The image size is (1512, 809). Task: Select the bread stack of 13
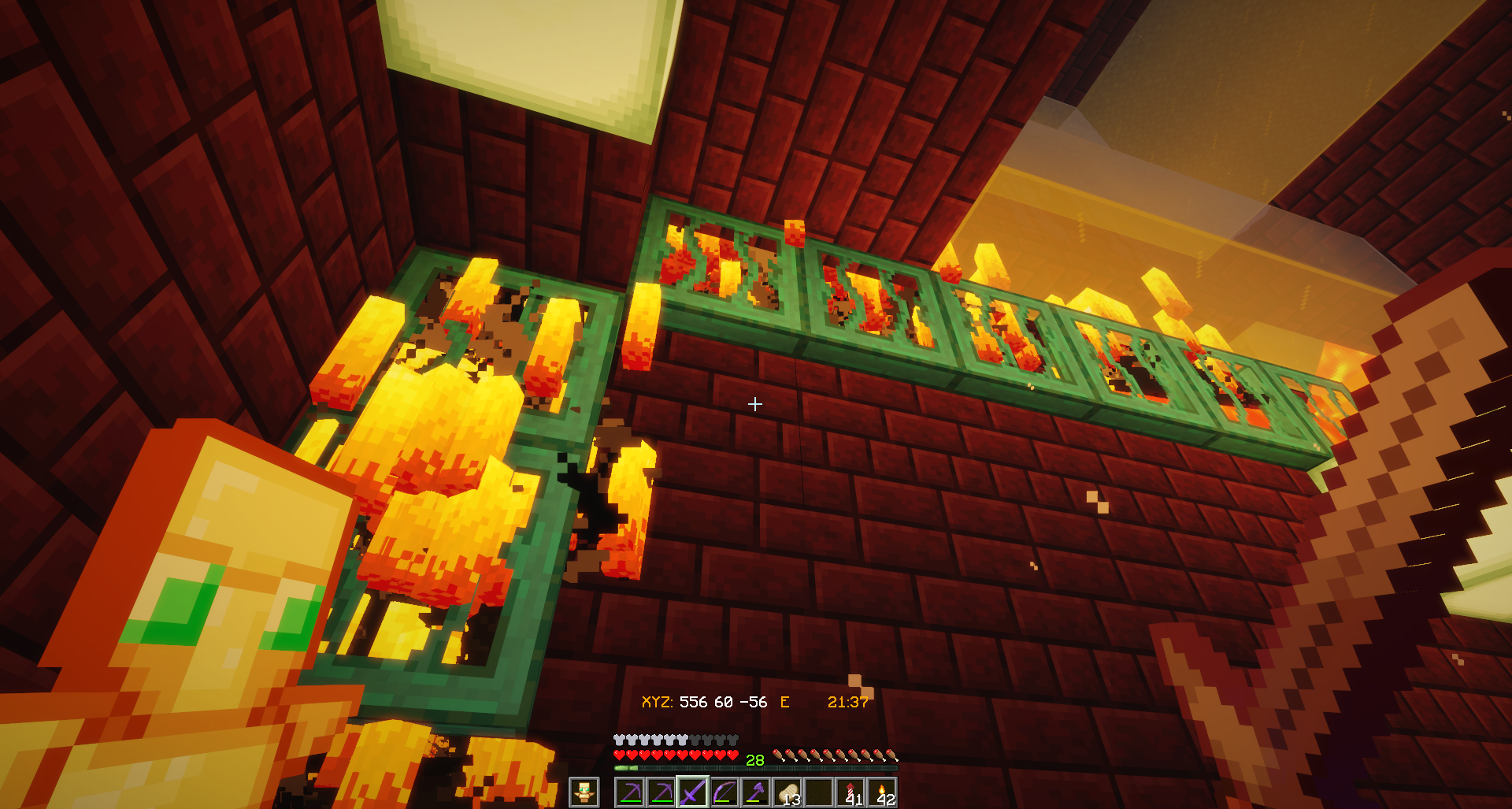pos(787,792)
